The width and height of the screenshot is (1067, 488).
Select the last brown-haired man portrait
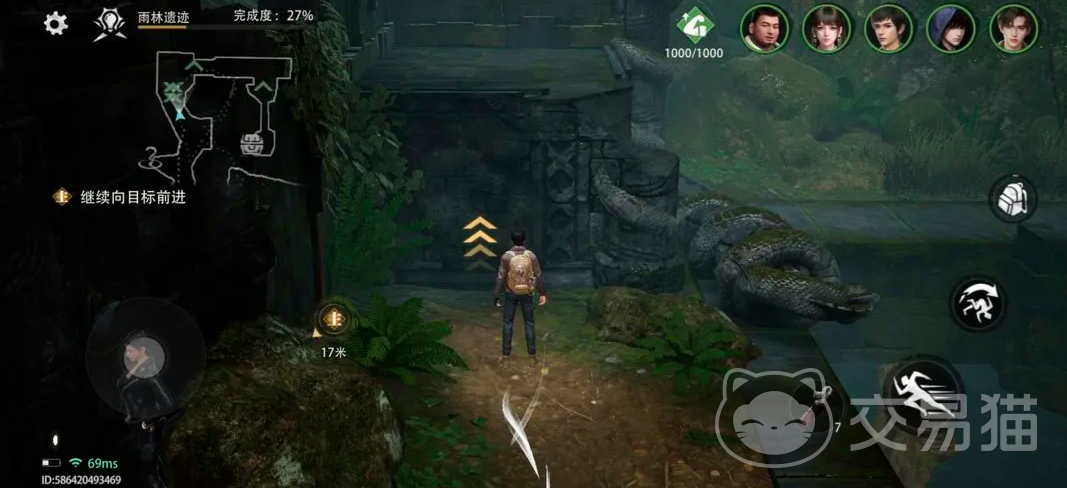coord(1013,28)
